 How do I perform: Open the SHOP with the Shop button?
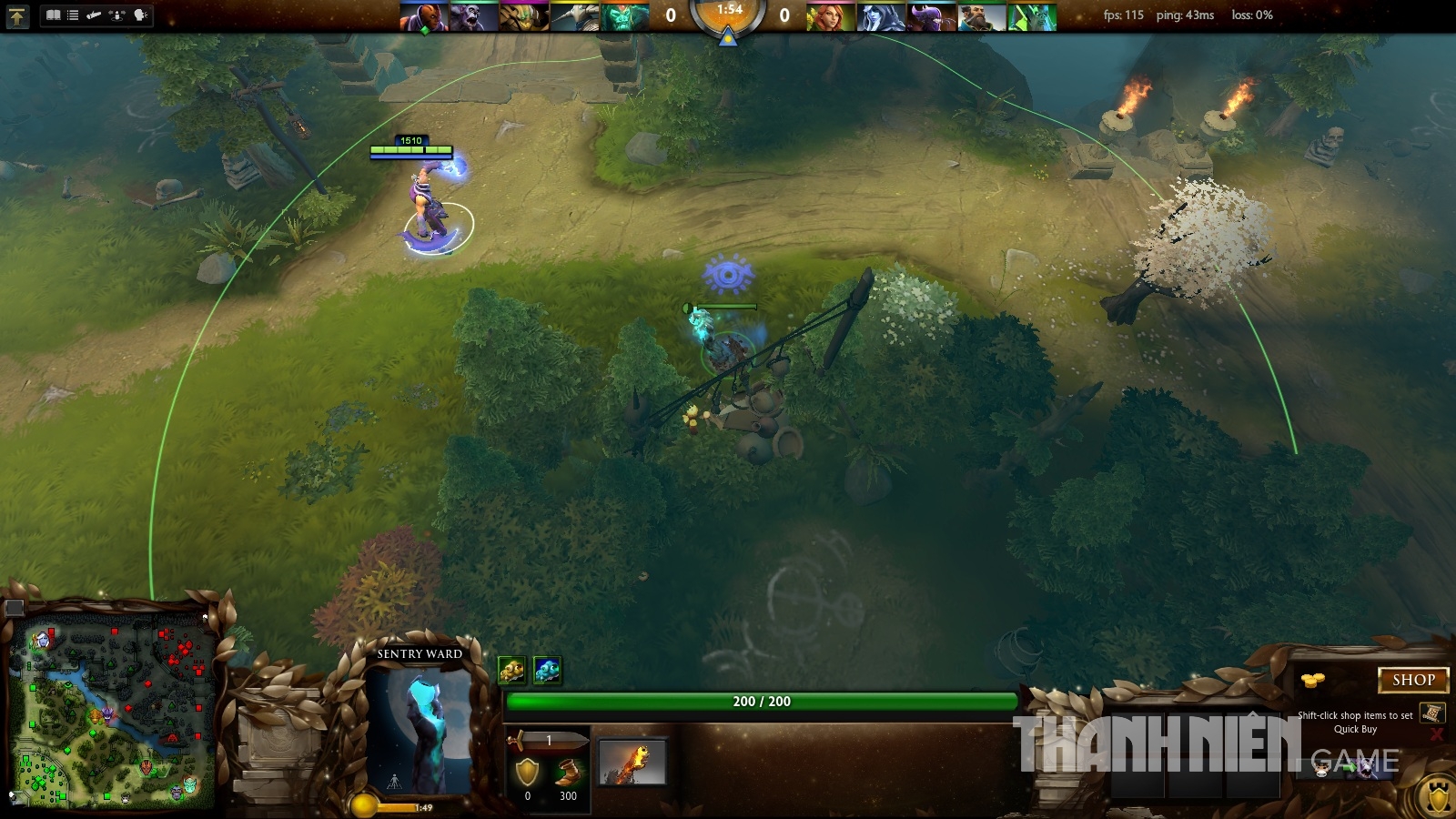tap(1414, 681)
